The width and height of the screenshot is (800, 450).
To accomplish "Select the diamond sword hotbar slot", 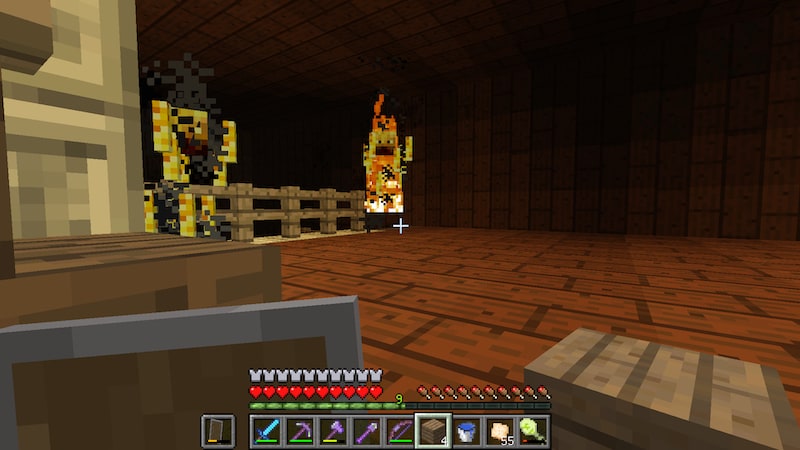I will [265, 431].
